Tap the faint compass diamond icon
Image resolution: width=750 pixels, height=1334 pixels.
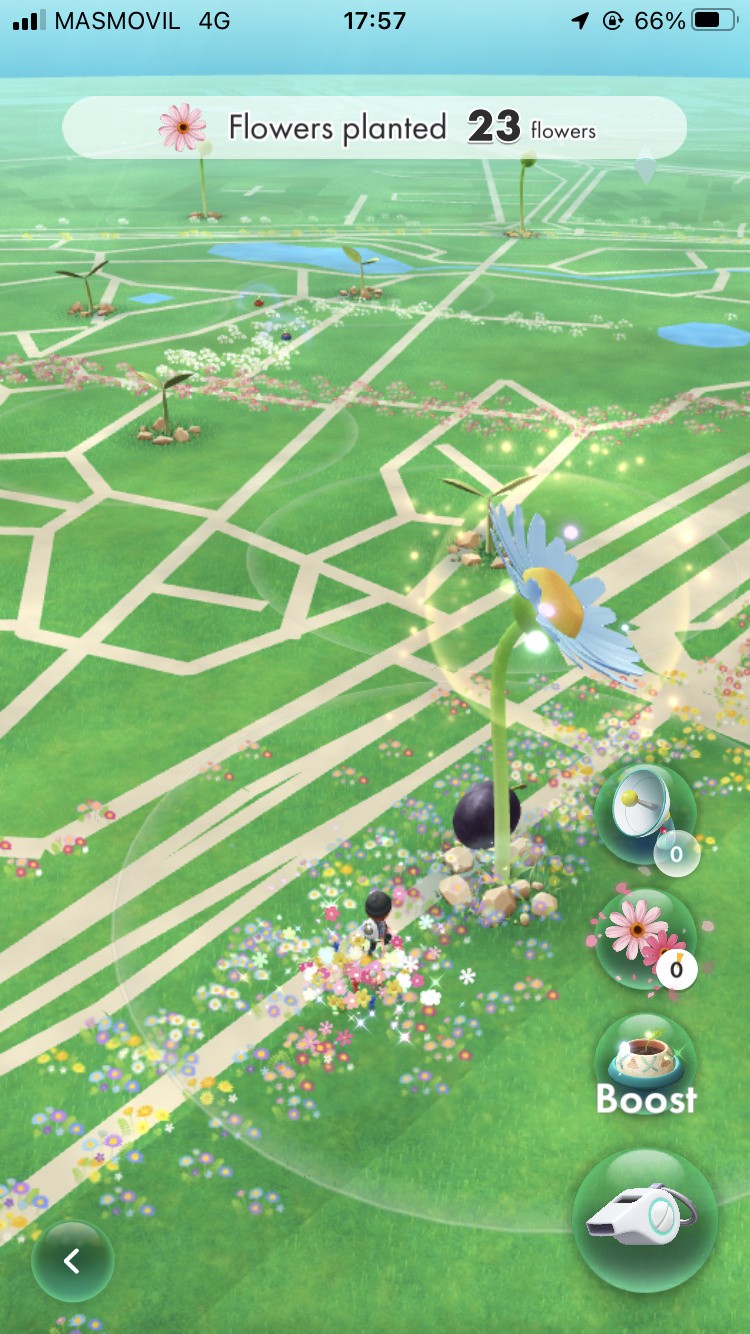click(x=646, y=166)
